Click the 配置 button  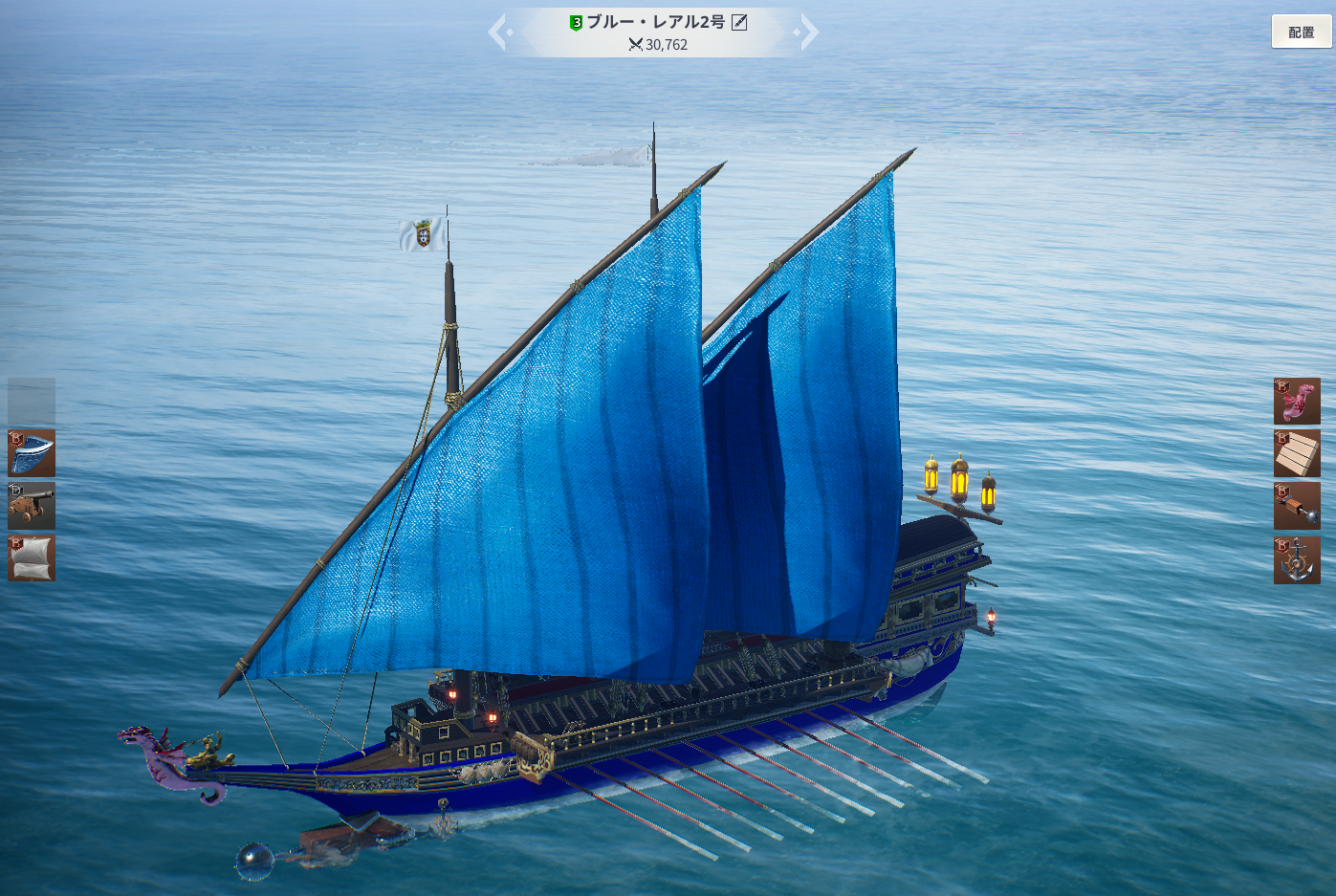pyautogui.click(x=1301, y=32)
